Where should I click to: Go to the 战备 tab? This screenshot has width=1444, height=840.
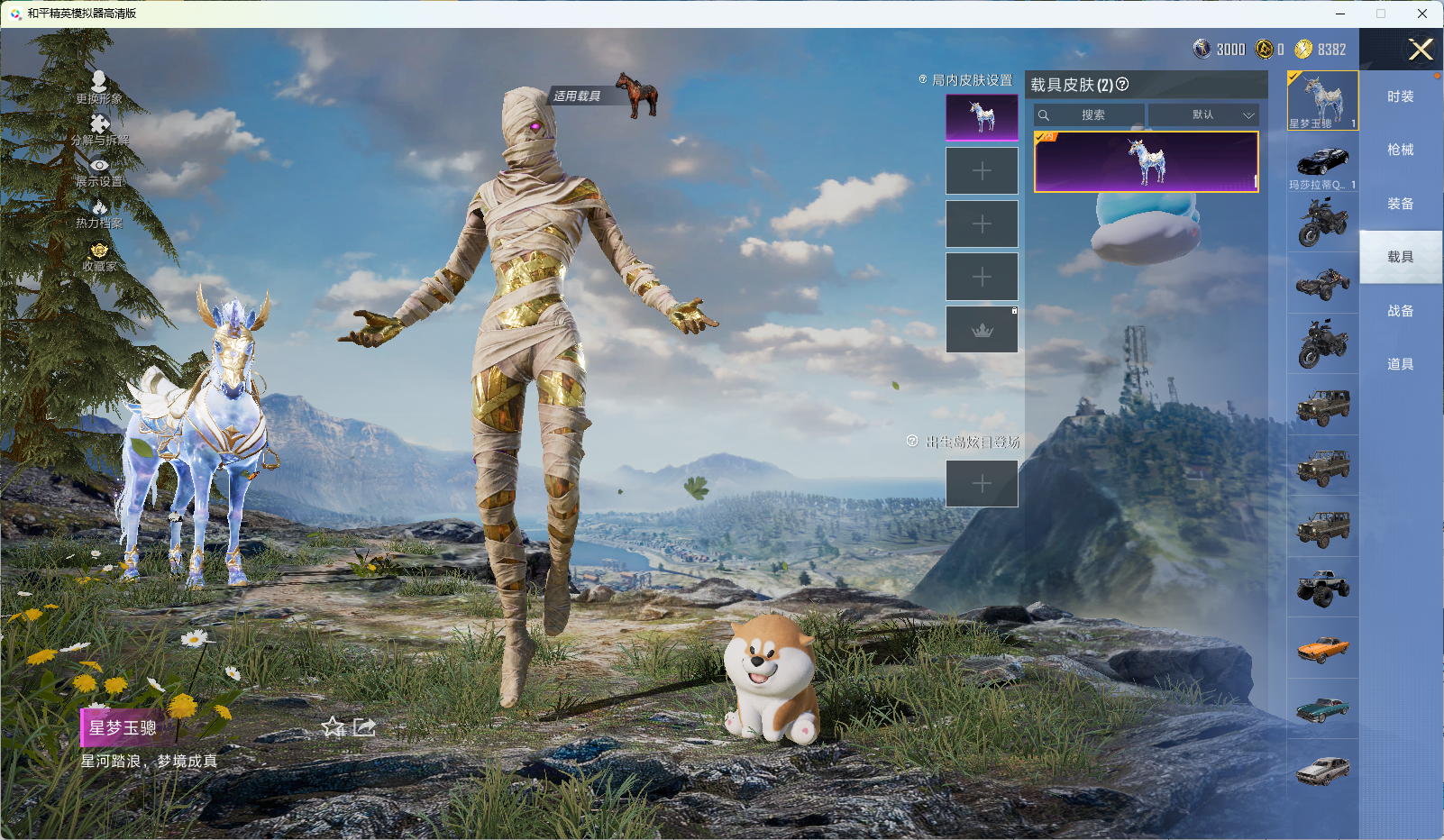click(1400, 311)
